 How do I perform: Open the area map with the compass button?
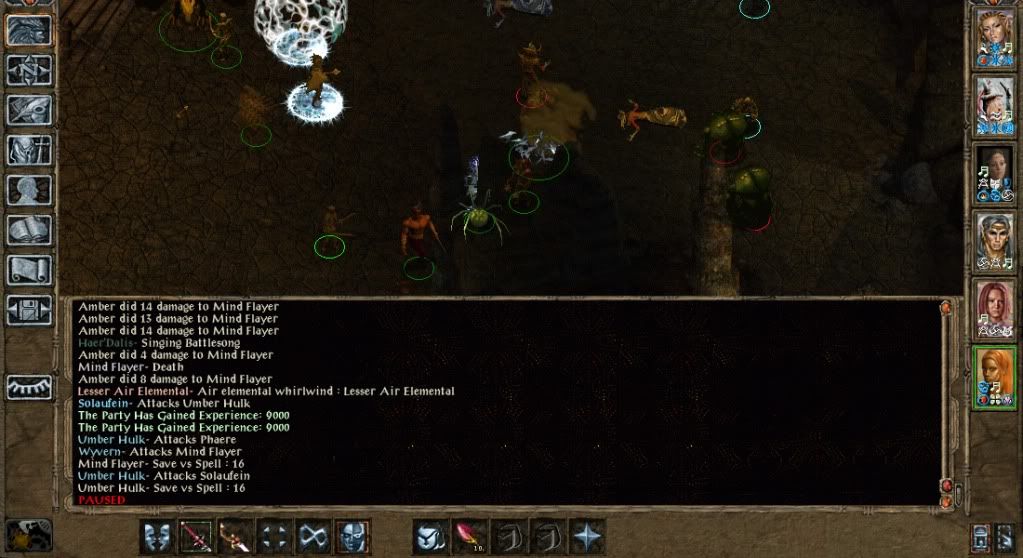[29, 69]
